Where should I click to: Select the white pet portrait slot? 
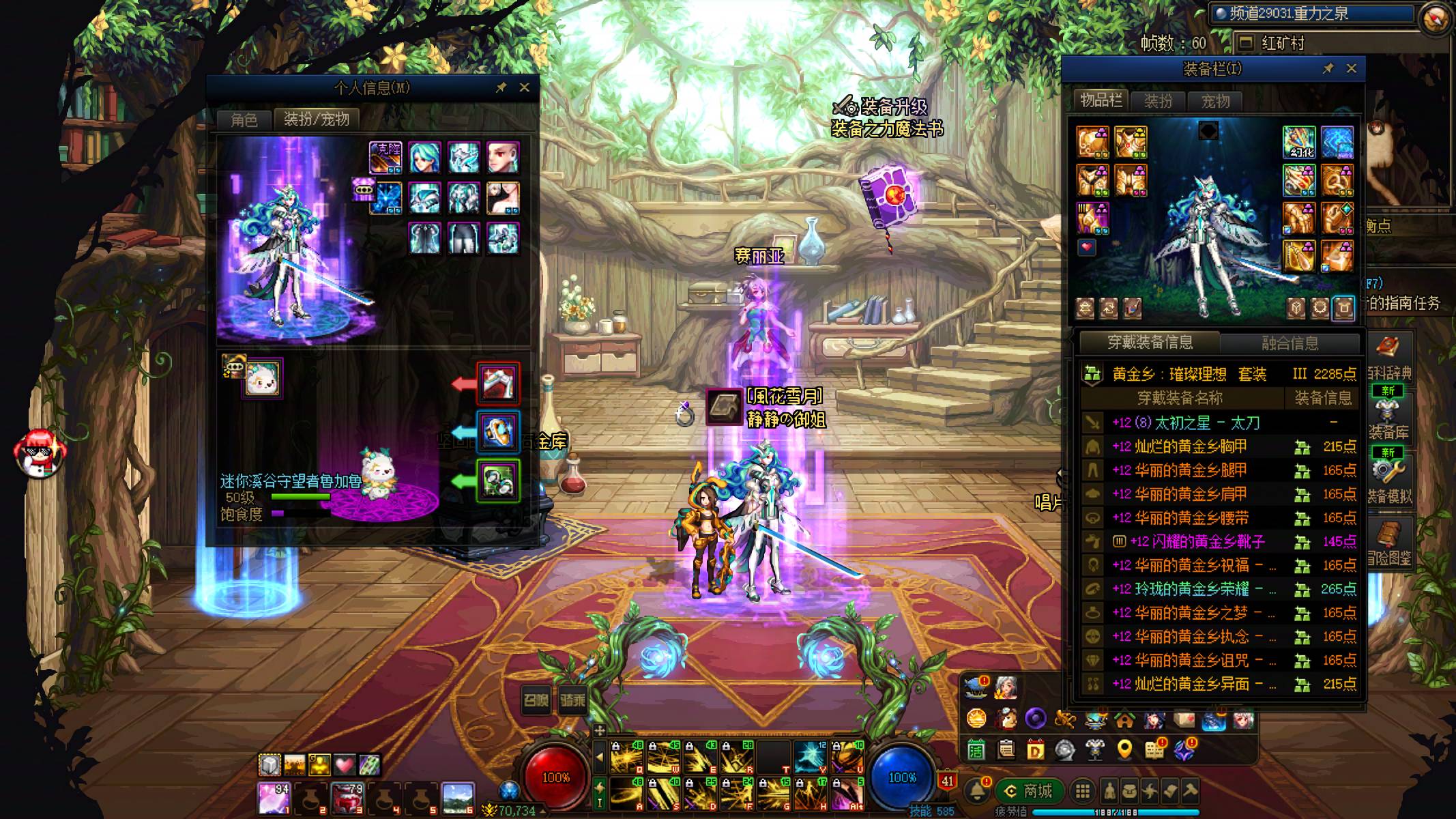(263, 378)
